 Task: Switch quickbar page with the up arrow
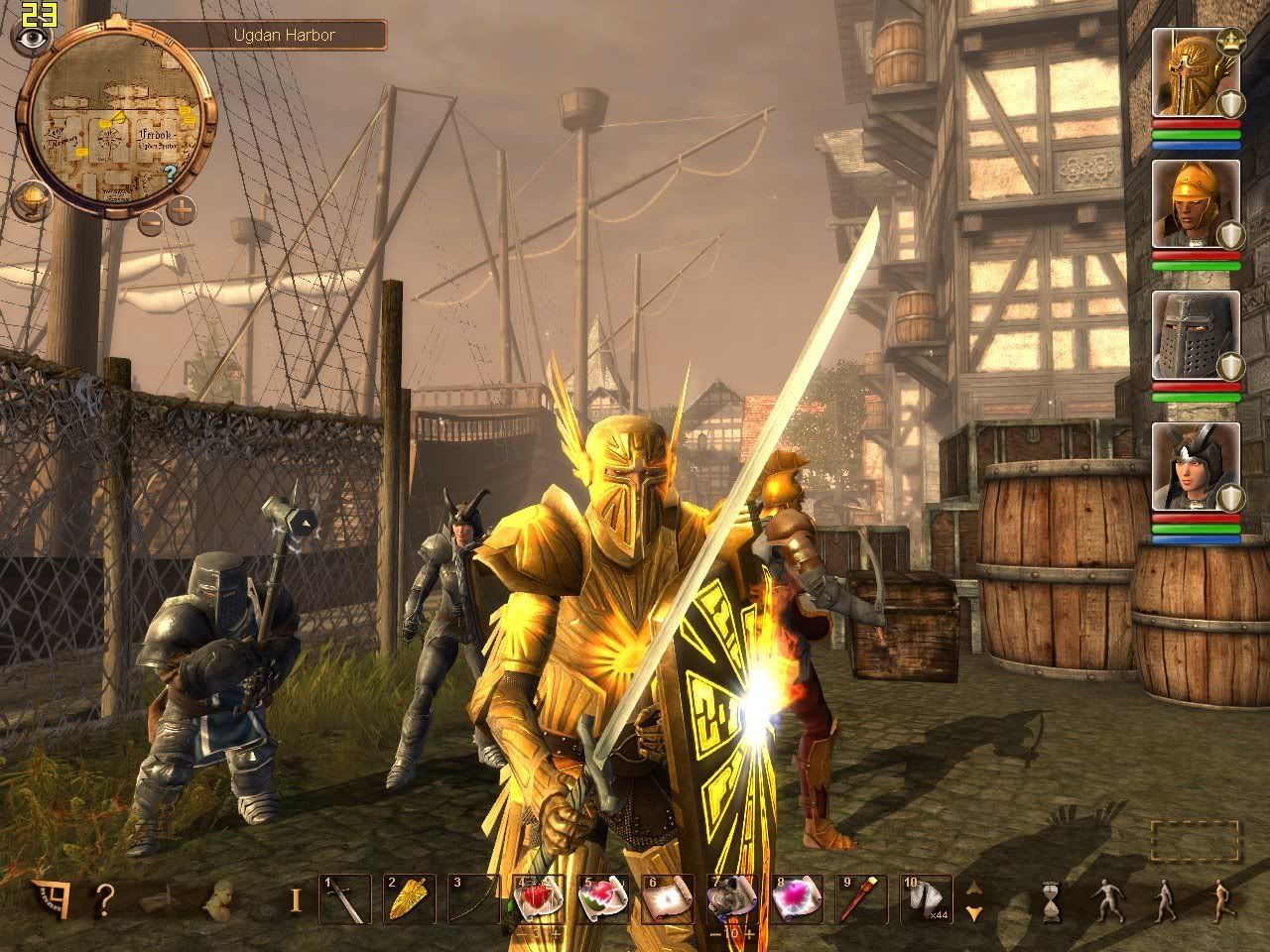click(974, 888)
